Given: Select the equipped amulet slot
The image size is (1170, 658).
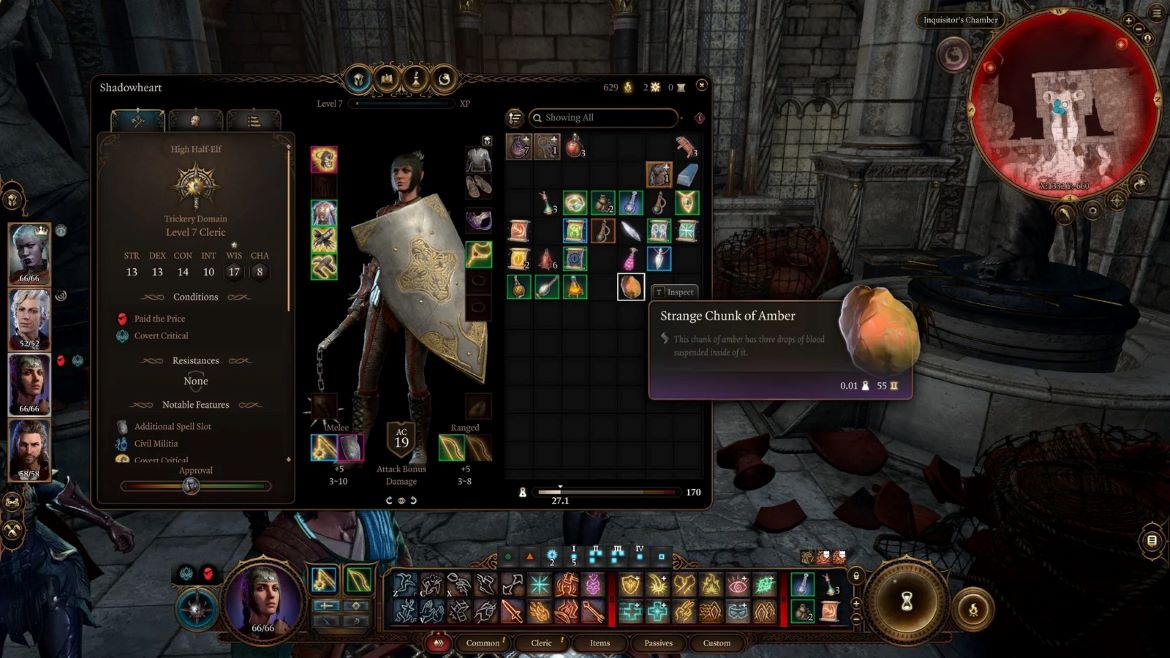Looking at the screenshot, I should click(x=479, y=222).
